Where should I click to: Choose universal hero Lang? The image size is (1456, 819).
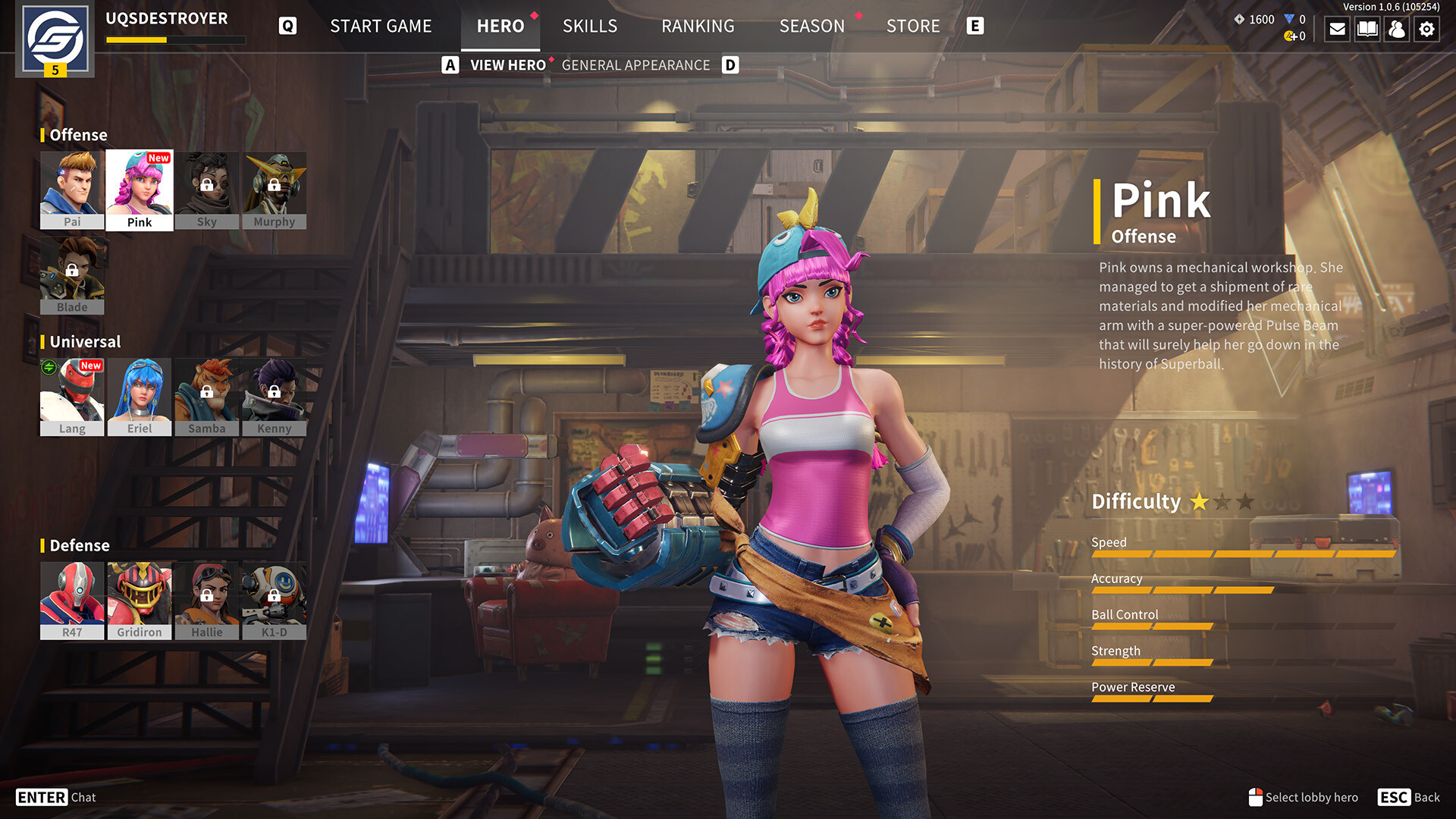click(72, 397)
